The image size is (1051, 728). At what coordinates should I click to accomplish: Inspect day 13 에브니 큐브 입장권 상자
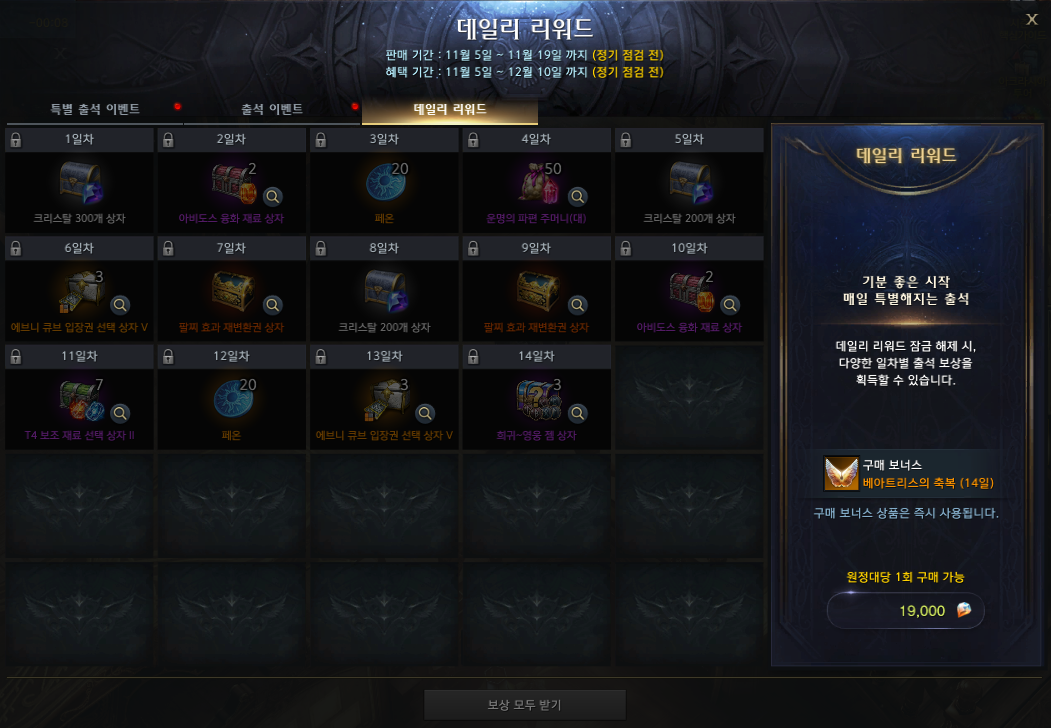tap(425, 413)
